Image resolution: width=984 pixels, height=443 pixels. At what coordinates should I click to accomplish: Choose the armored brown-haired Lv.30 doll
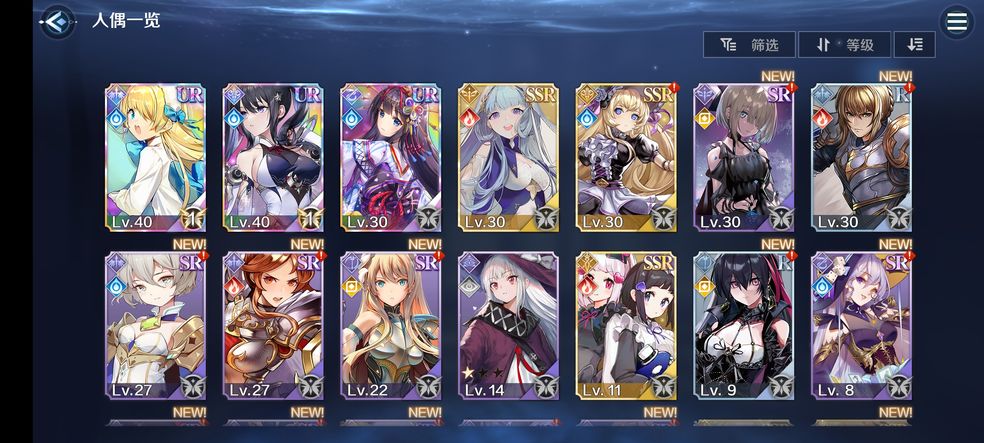point(861,157)
